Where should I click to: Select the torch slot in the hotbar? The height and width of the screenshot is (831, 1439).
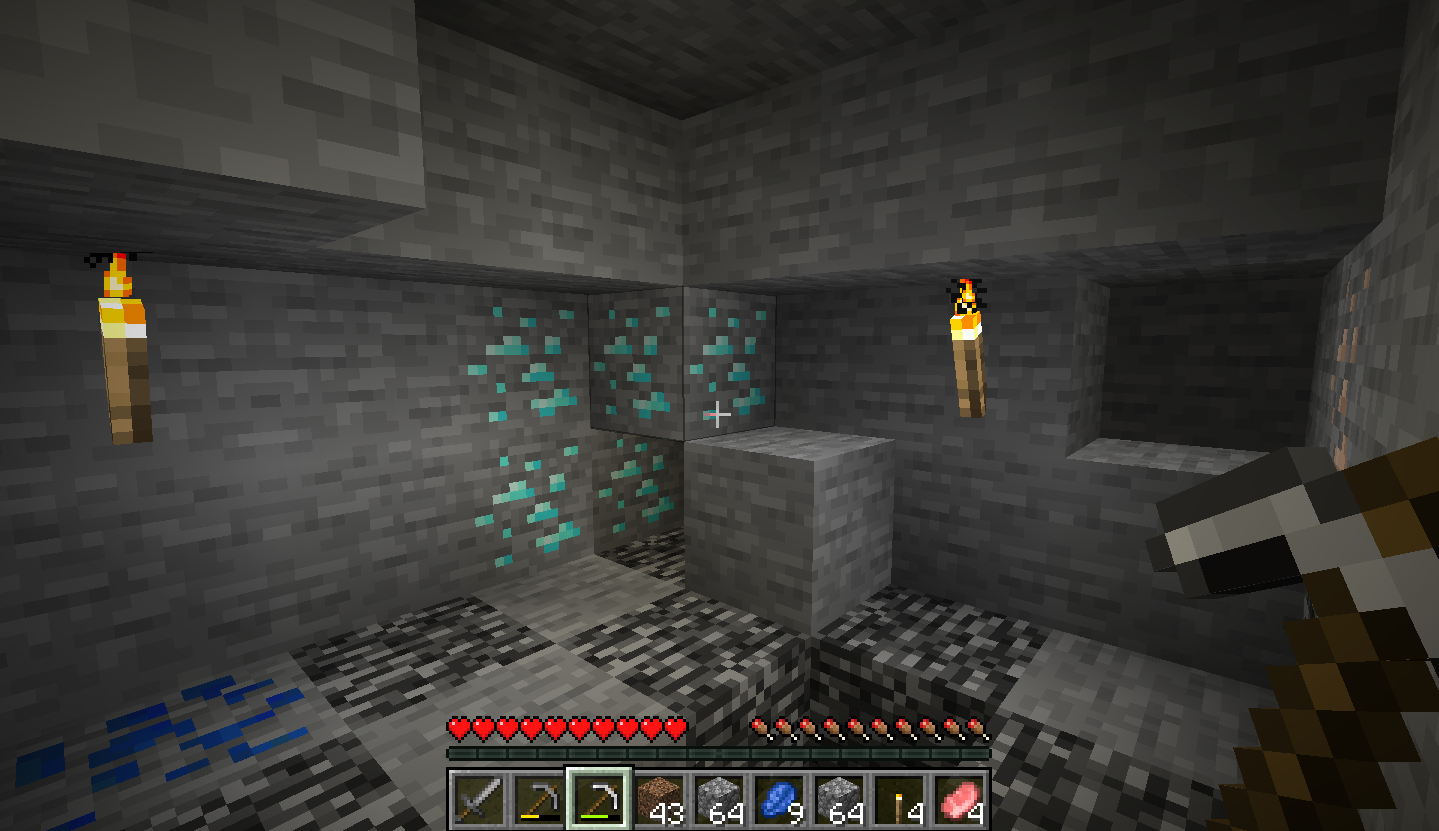pyautogui.click(x=899, y=800)
